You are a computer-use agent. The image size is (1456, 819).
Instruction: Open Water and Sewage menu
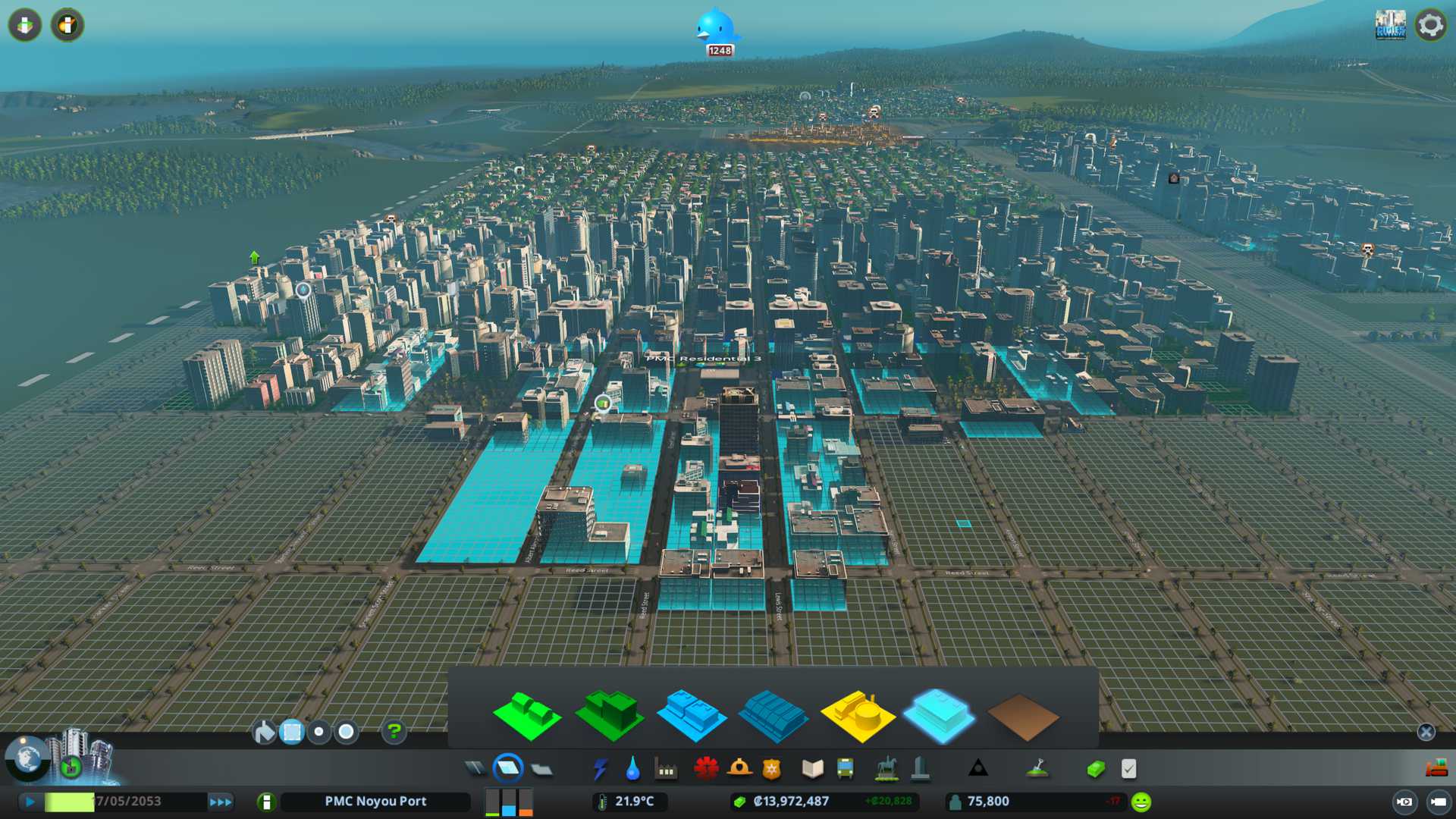coord(632,769)
